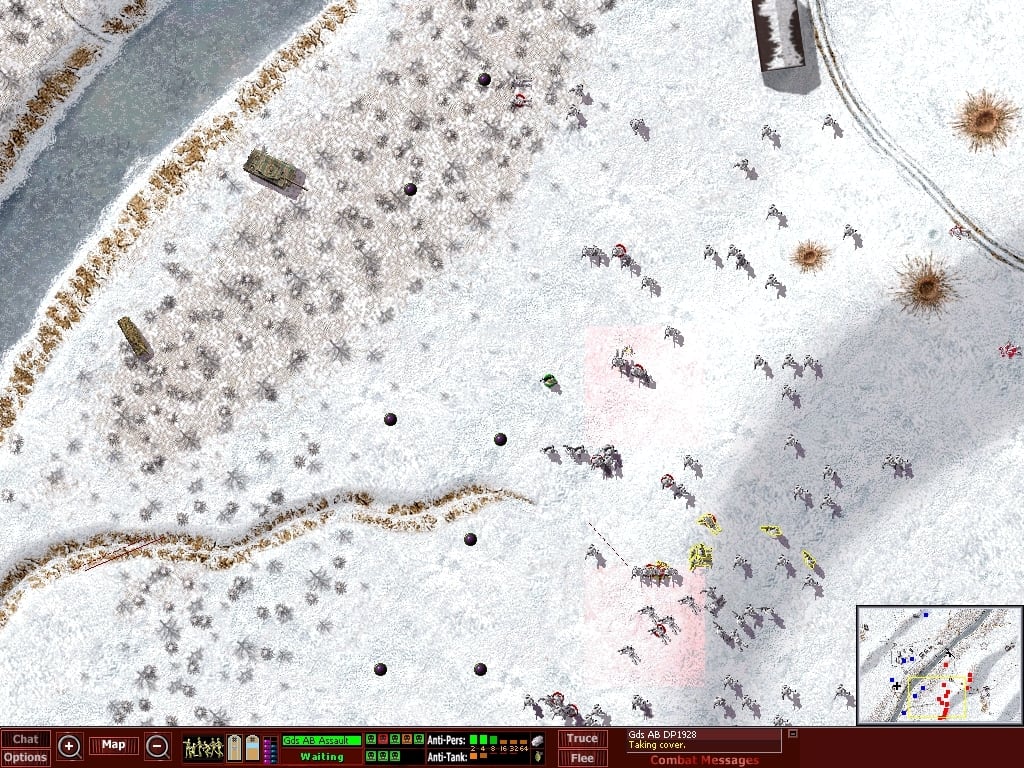Open the Options menu
Image resolution: width=1024 pixels, height=768 pixels.
point(25,757)
